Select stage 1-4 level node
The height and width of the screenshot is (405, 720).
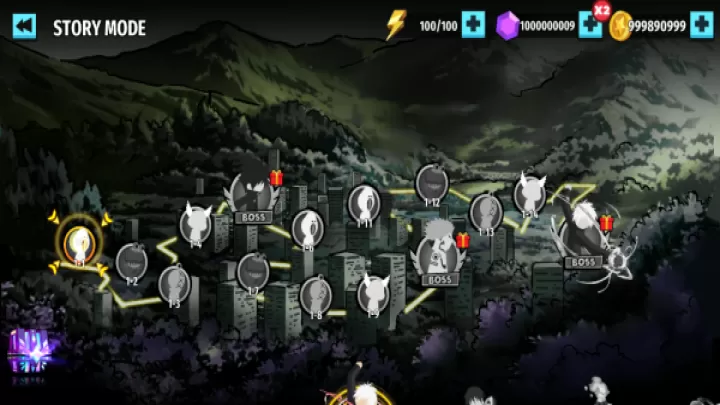(x=195, y=224)
